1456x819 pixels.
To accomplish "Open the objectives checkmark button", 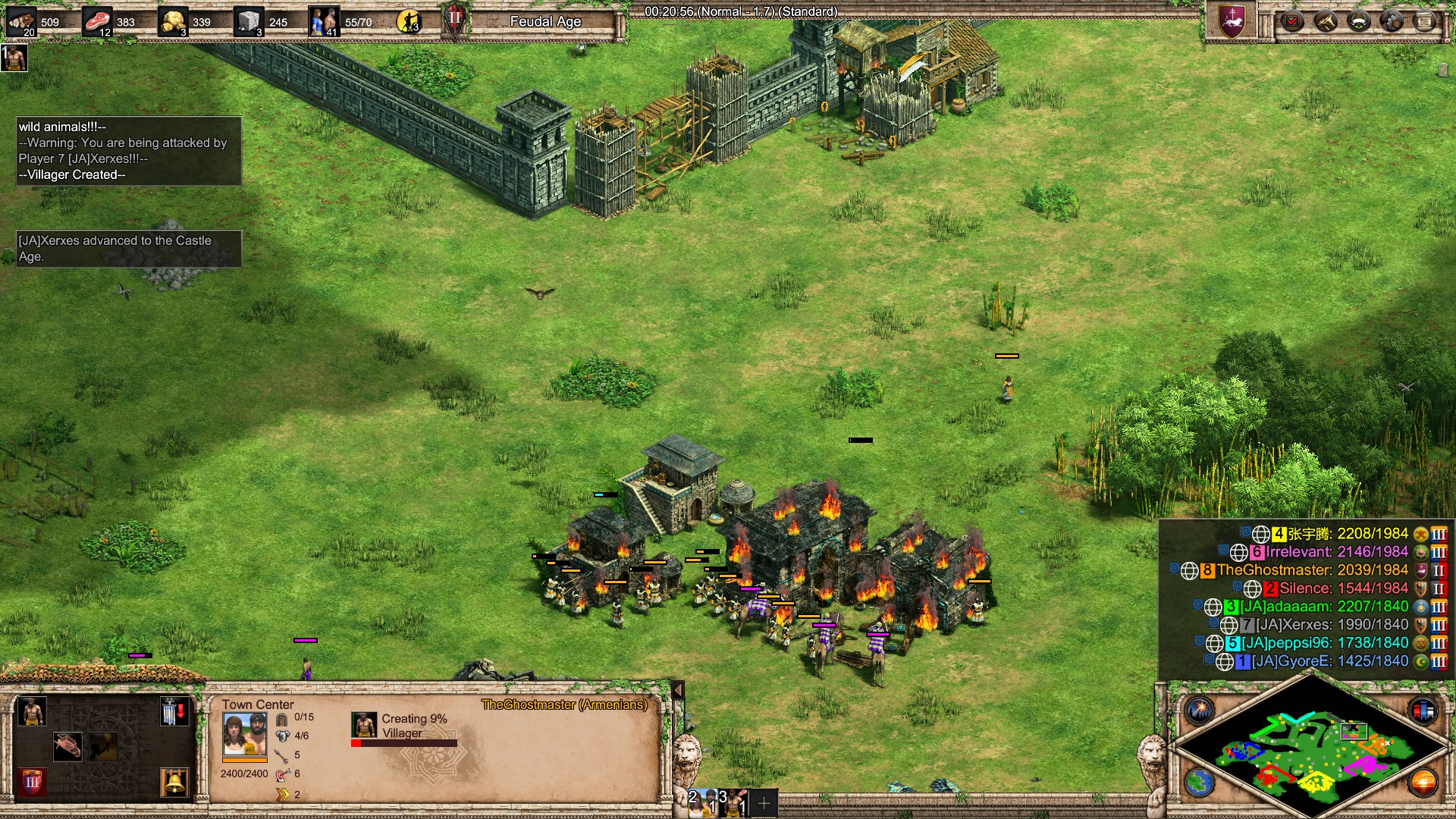I will click(x=1292, y=21).
